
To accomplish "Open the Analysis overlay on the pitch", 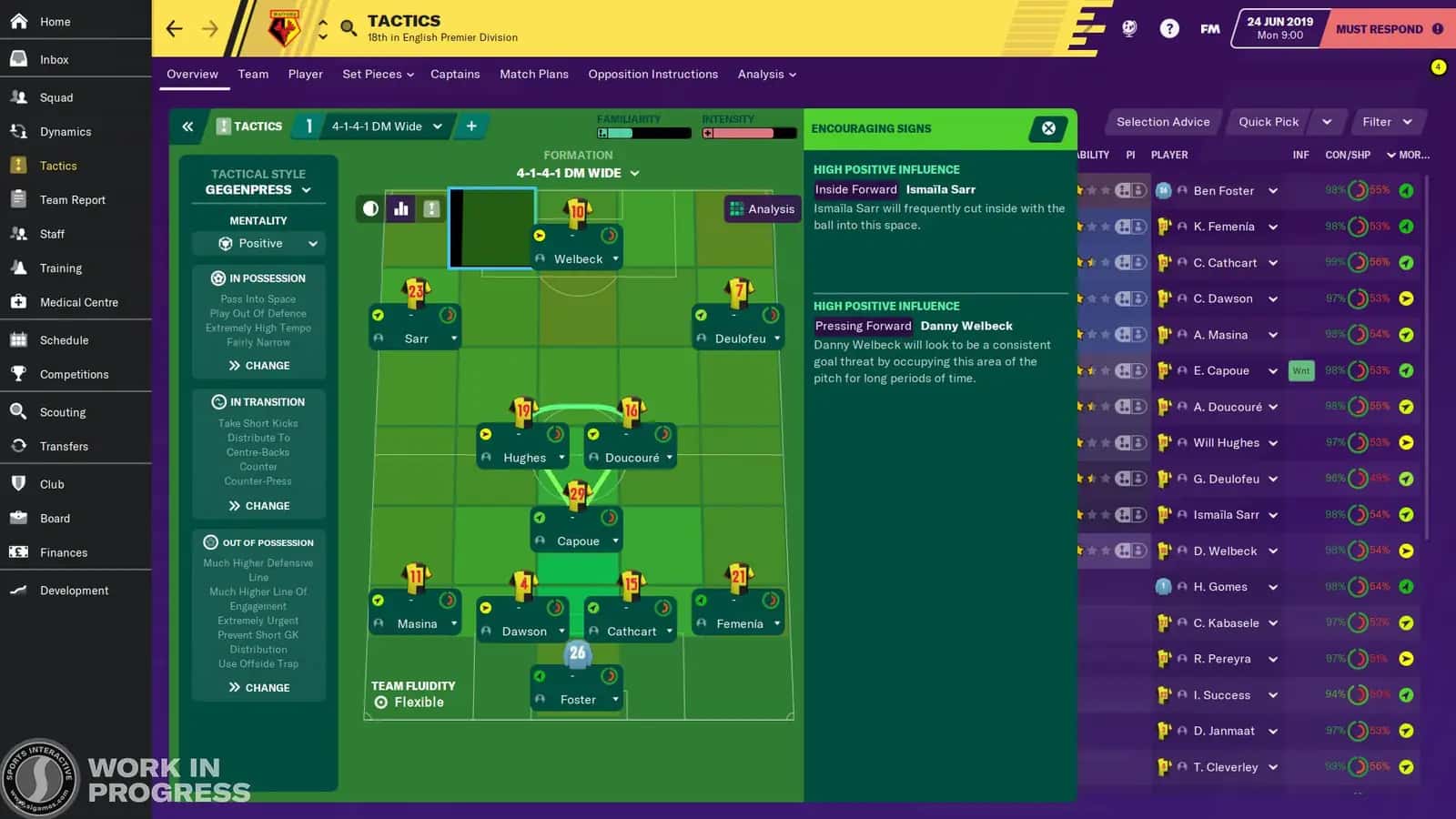I will 763,208.
